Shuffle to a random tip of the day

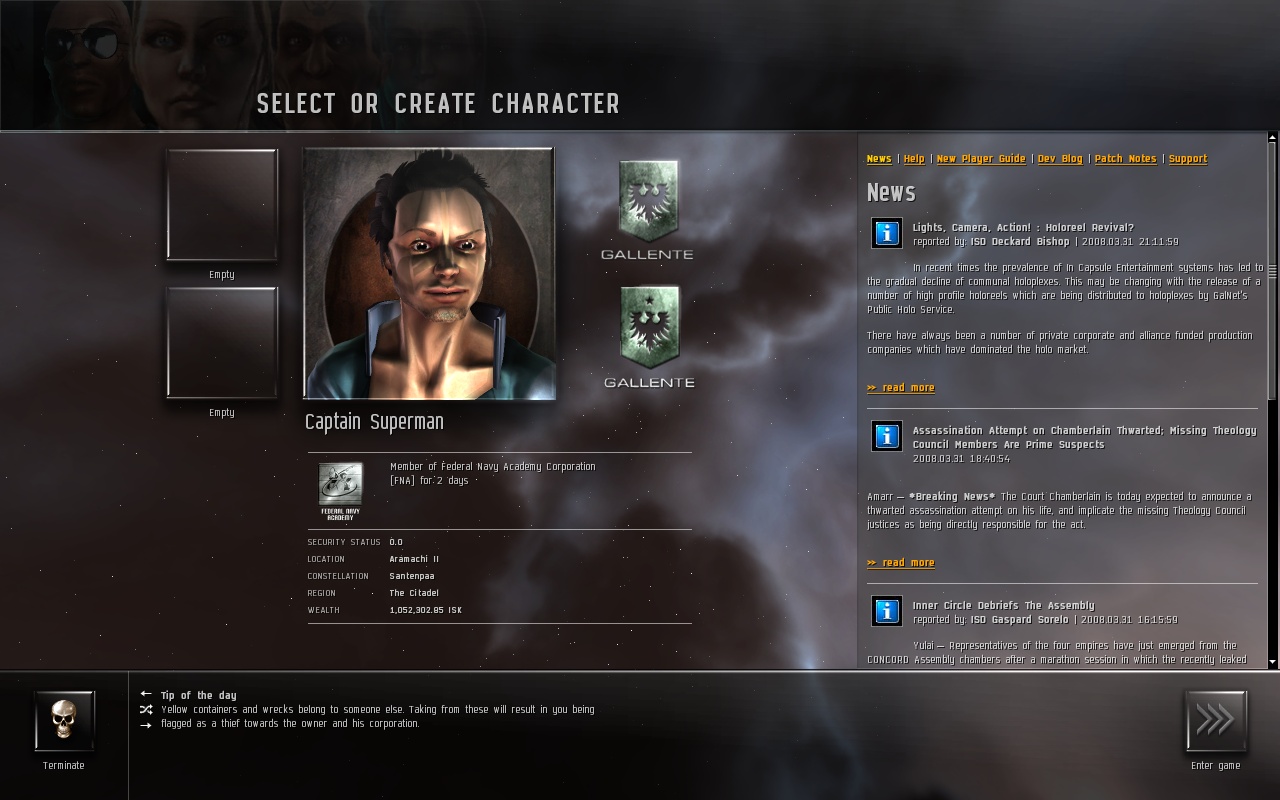tap(146, 710)
